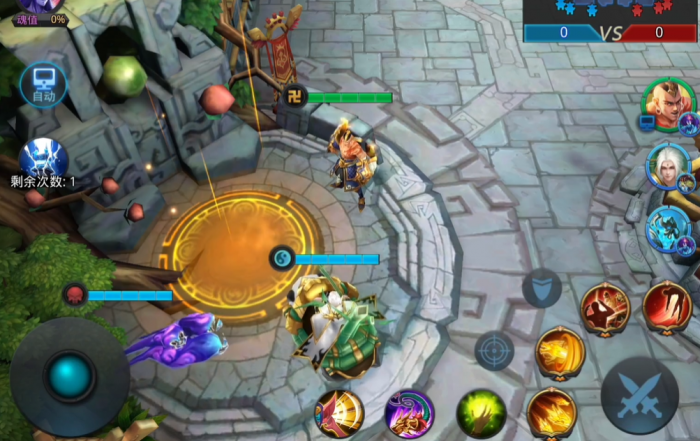This screenshot has height=441, width=700.
Task: Activate the red warrior silhouette skill
Action: click(x=605, y=306)
